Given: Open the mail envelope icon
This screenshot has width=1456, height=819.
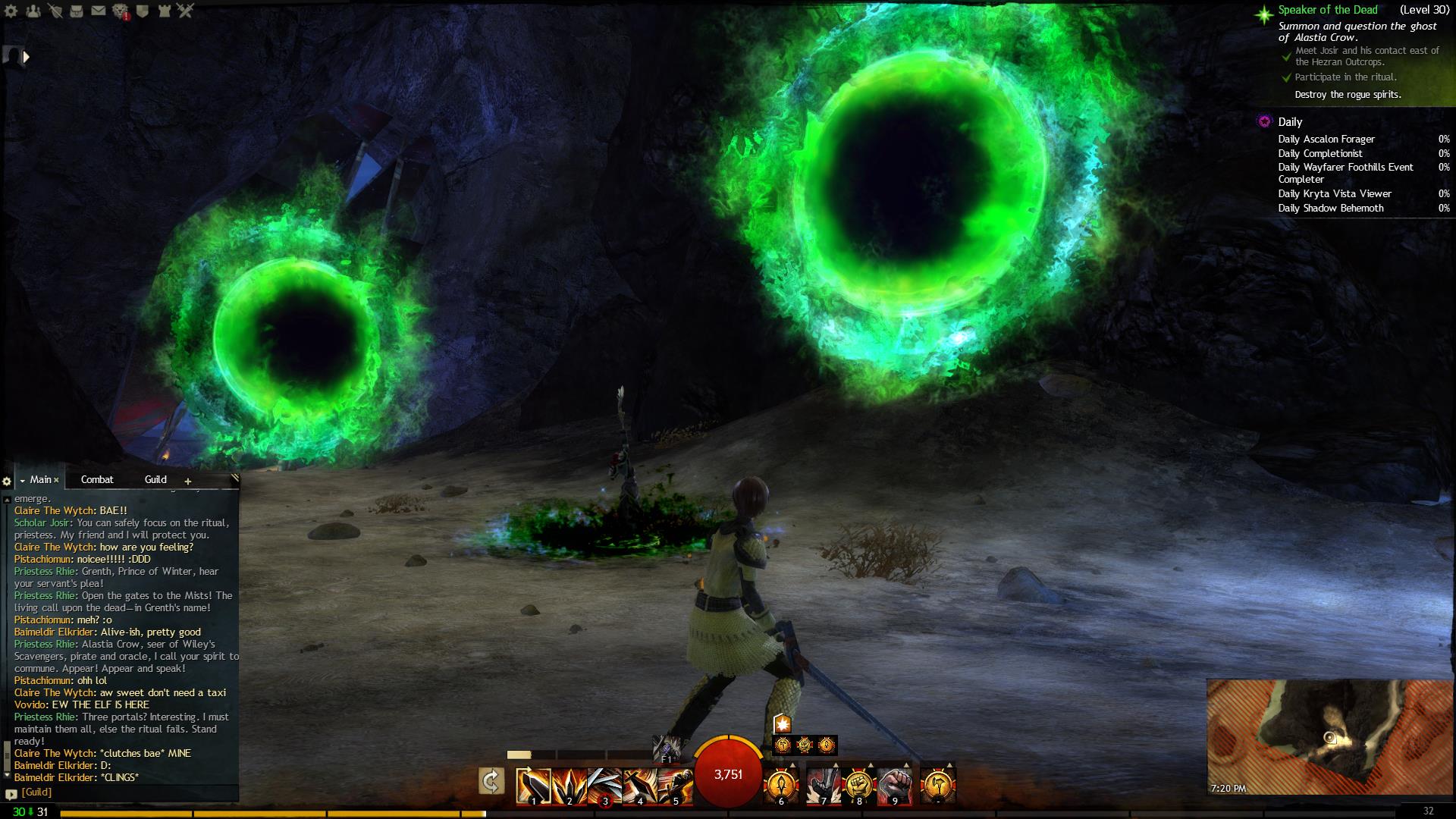Looking at the screenshot, I should [x=99, y=11].
